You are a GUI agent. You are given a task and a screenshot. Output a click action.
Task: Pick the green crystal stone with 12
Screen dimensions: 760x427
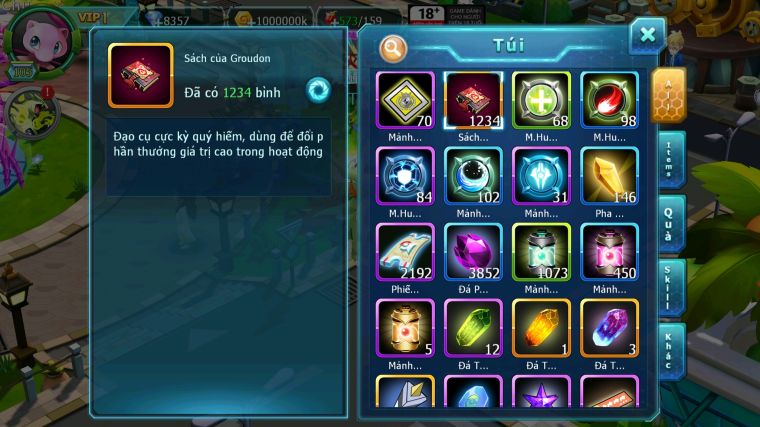coord(473,328)
